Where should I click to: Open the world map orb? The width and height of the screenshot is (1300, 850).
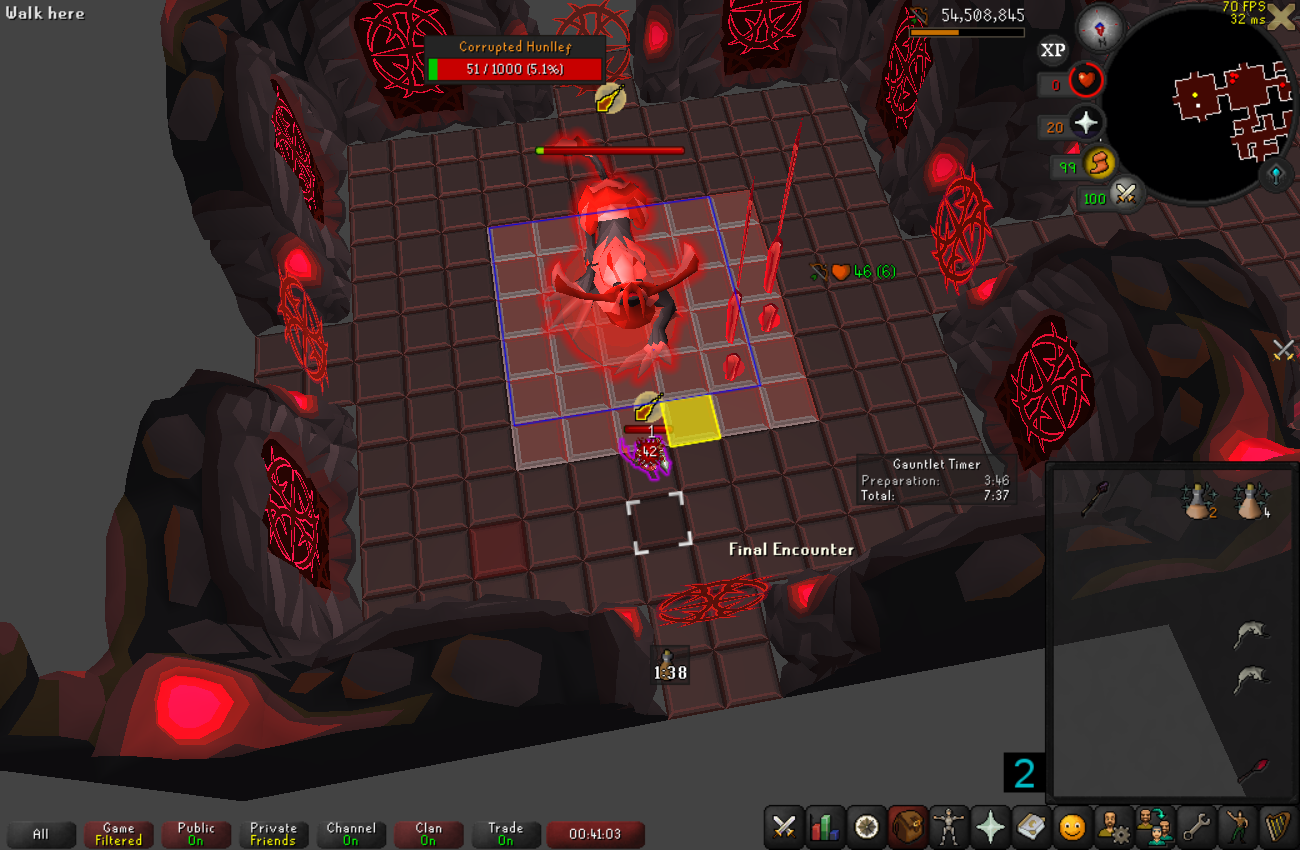coord(1277,176)
